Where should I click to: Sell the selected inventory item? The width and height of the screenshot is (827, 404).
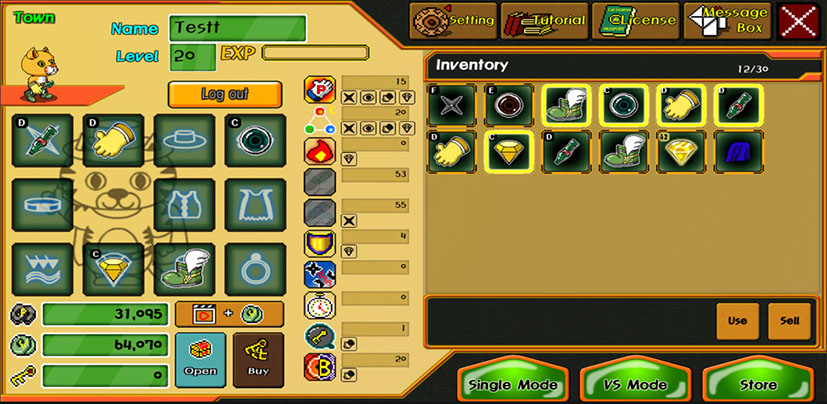click(x=789, y=321)
